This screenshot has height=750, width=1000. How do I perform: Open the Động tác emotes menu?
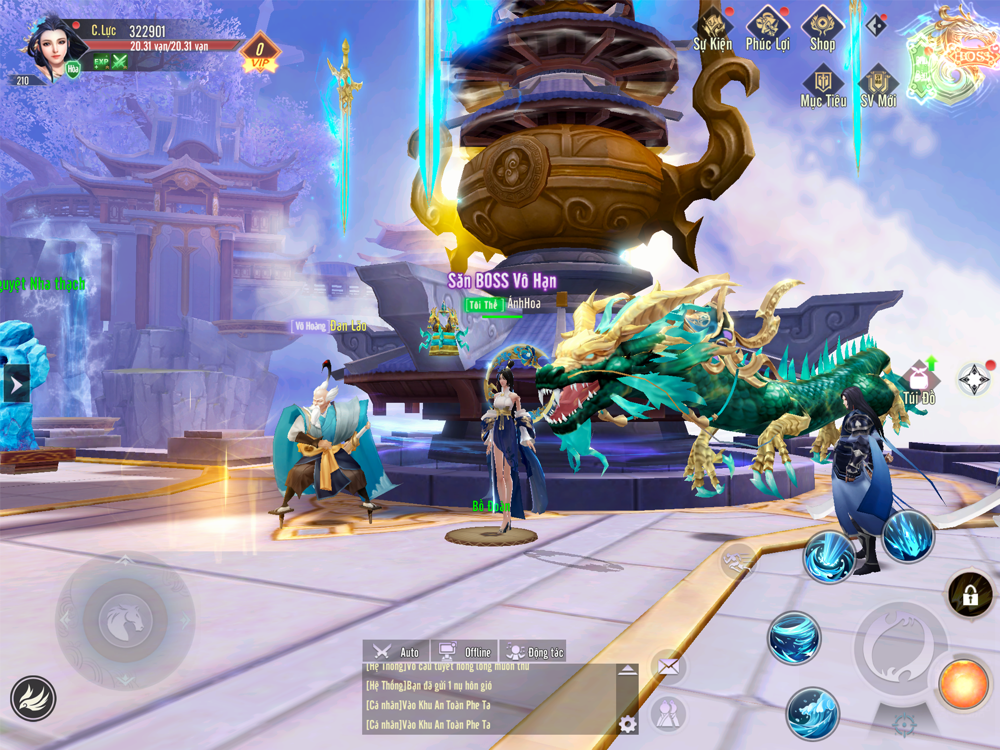(533, 652)
